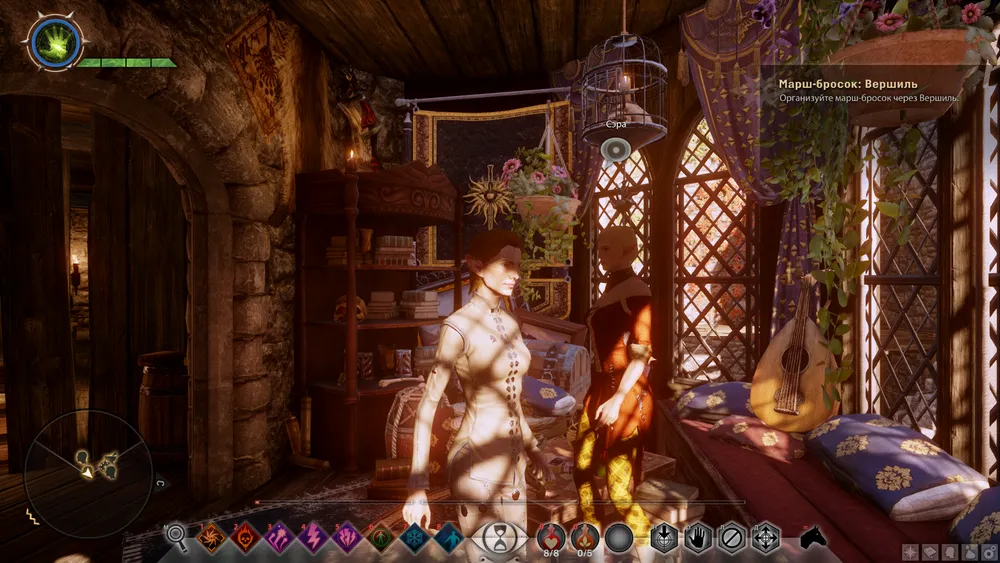Screen dimensions: 1000x563
Task: Open the circular minimap
Action: (x=88, y=462)
